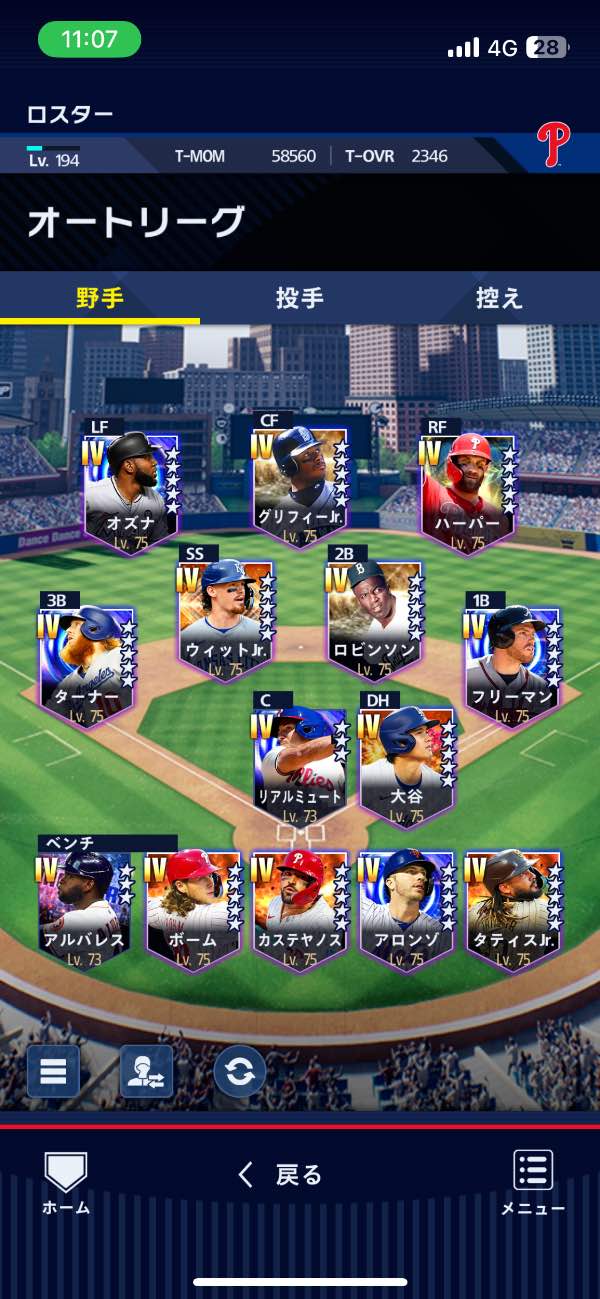This screenshot has width=600, height=1299.
Task: Choose designated hitter 大谷 card
Action: tap(407, 763)
